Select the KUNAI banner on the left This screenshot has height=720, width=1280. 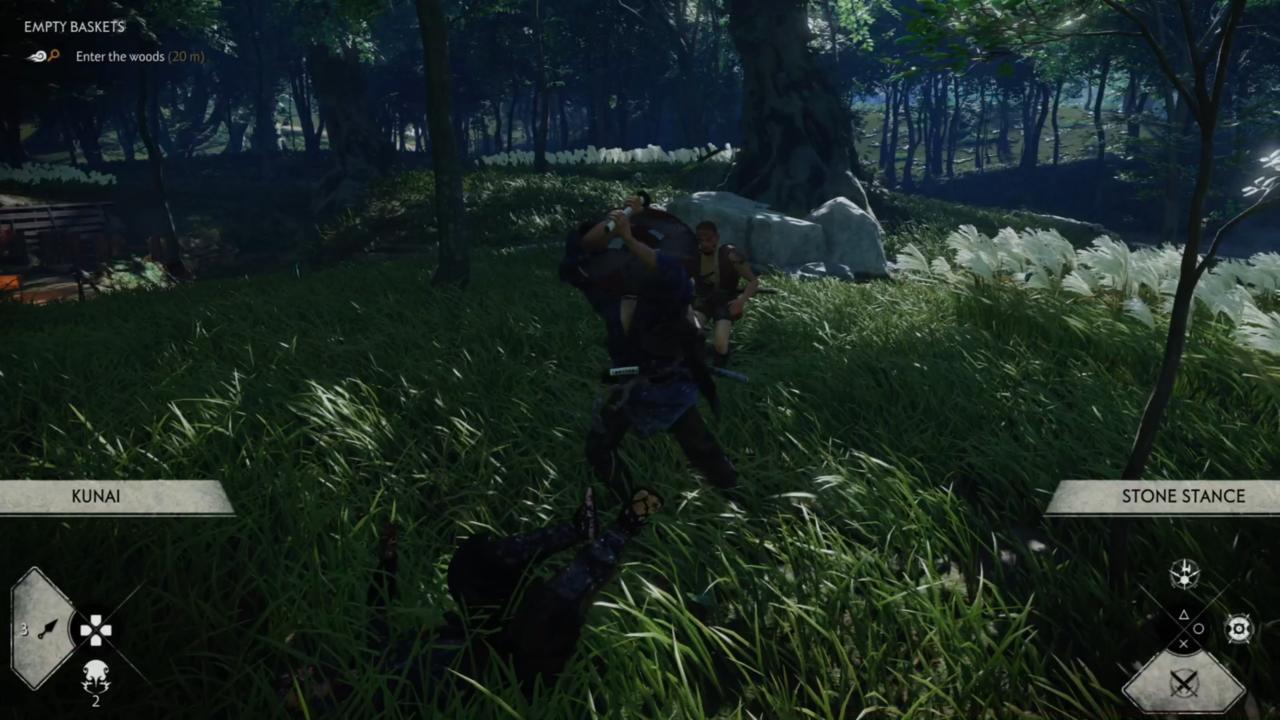[95, 496]
